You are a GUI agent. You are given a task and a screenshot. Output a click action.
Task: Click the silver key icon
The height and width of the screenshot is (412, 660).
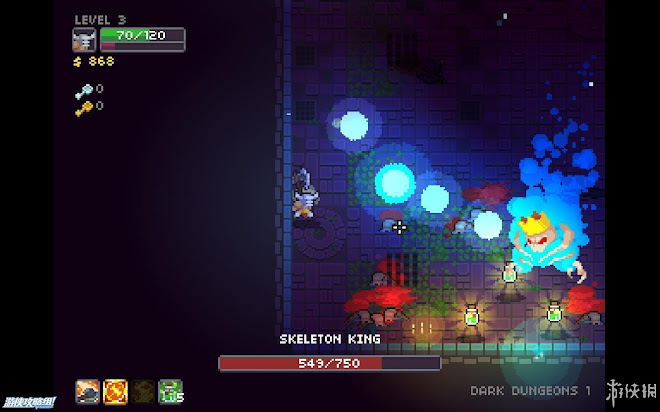83,89
